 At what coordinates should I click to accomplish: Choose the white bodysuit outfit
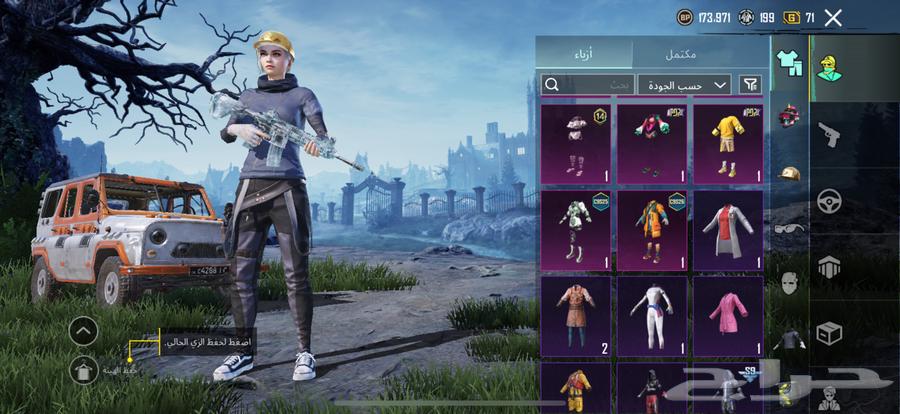tap(651, 315)
